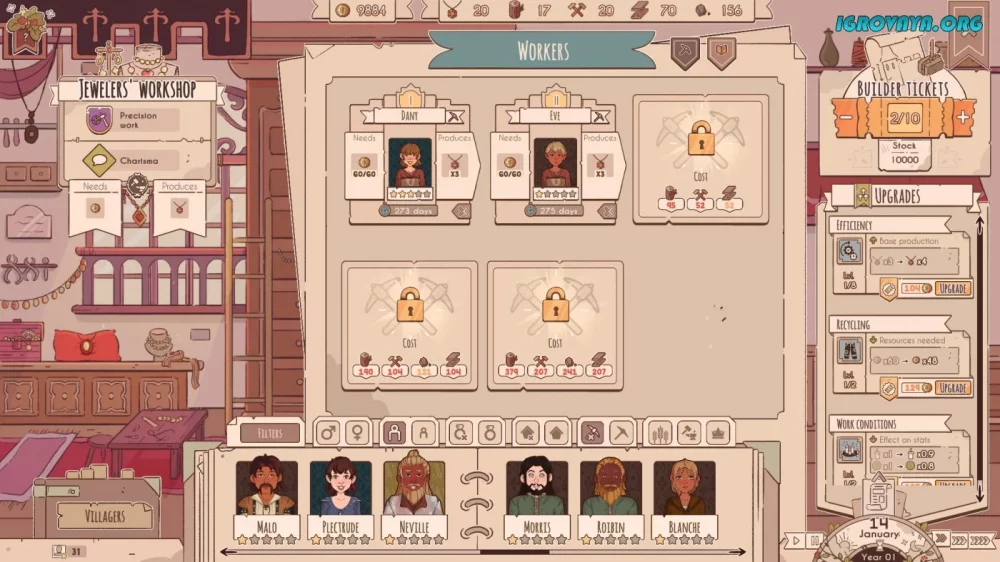Screen dimensions: 1000x562
Task: Toggle the male gender filter
Action: (x=327, y=432)
